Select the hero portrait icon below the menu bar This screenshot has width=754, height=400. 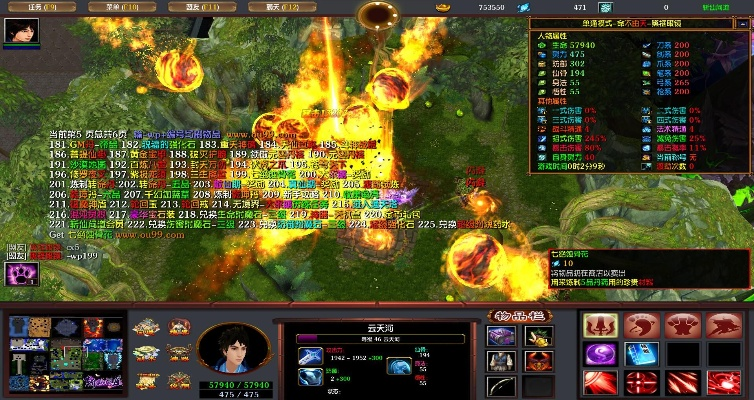coord(20,32)
